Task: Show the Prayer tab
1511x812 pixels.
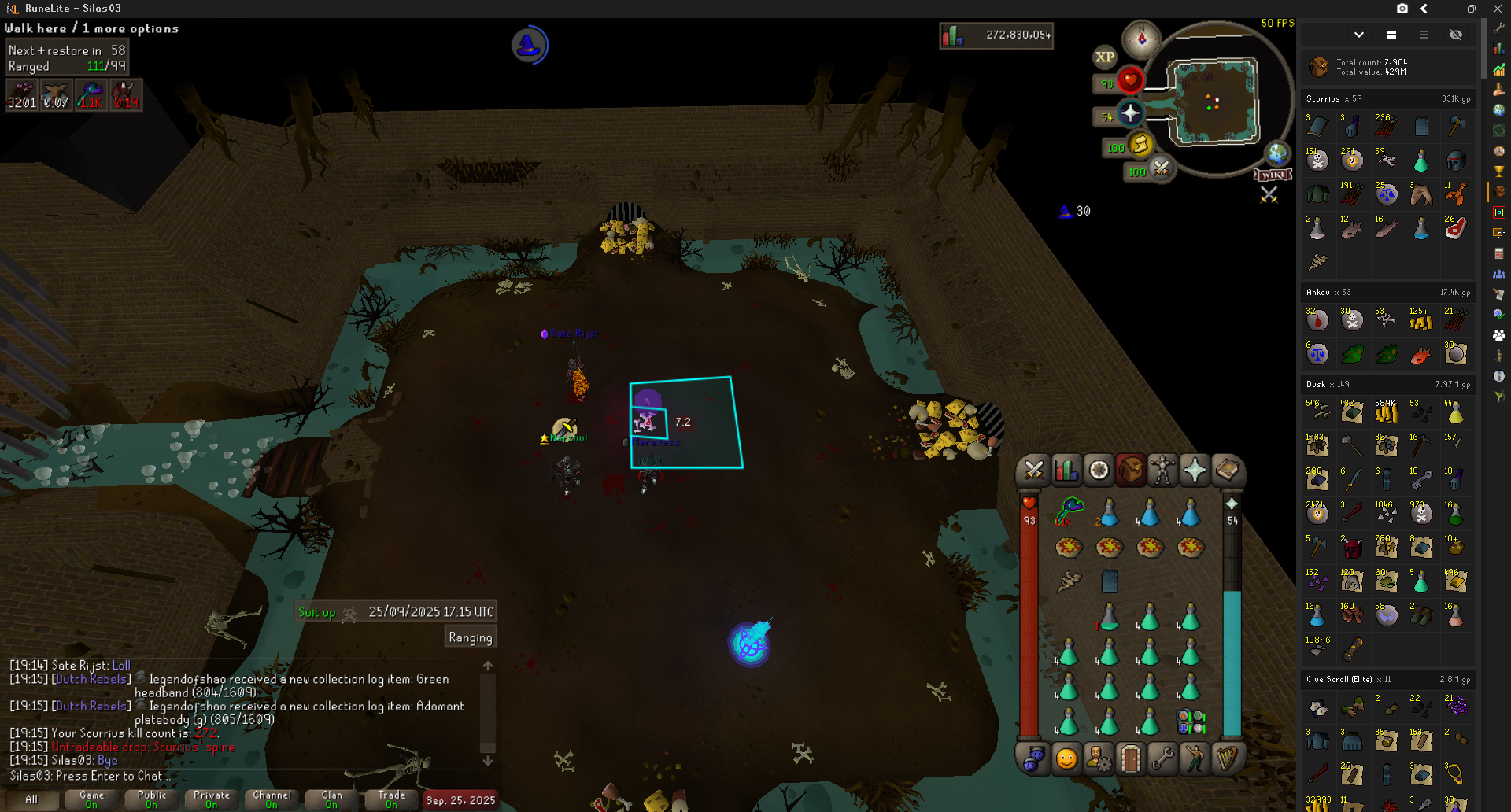Action: 1194,471
